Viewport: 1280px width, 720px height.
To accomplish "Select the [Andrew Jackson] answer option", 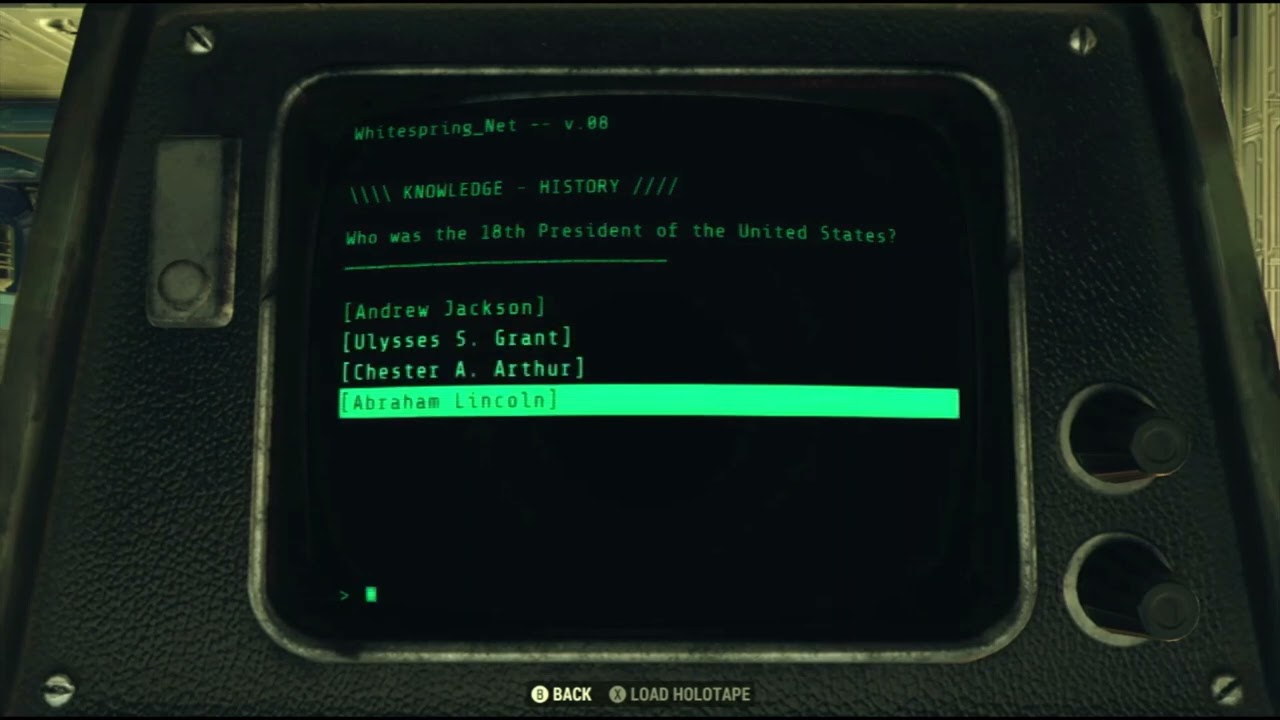I will pyautogui.click(x=444, y=309).
